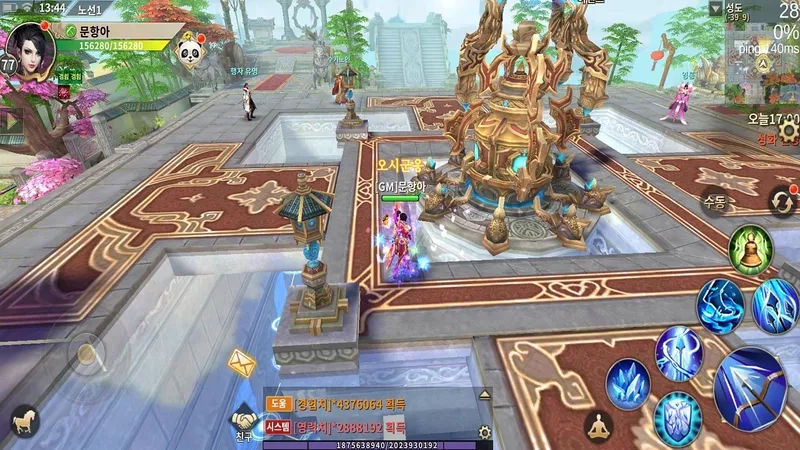The height and width of the screenshot is (450, 800).
Task: Open the mail envelope notification
Action: [241, 363]
